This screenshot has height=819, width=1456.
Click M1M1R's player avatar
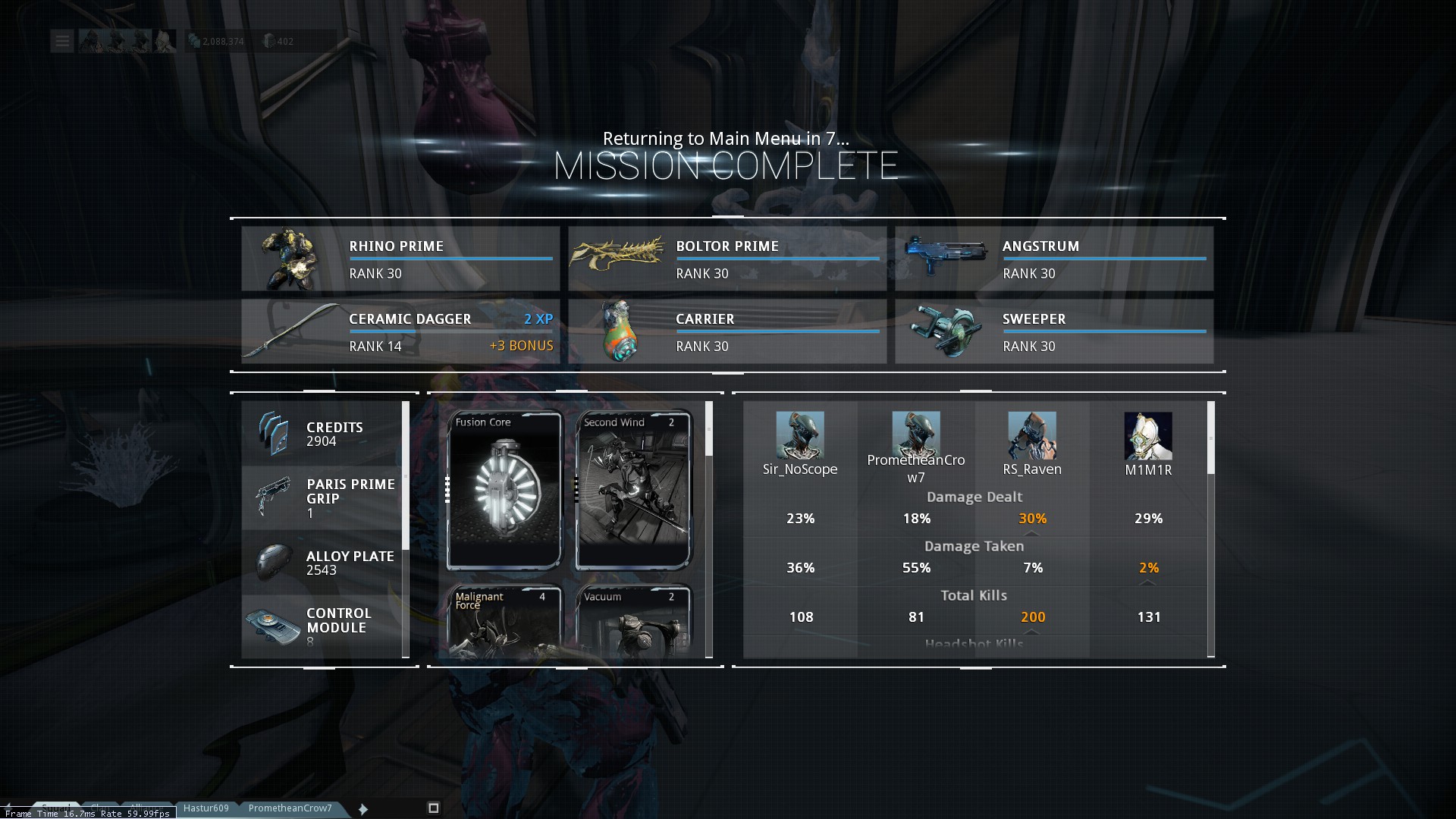1148,435
